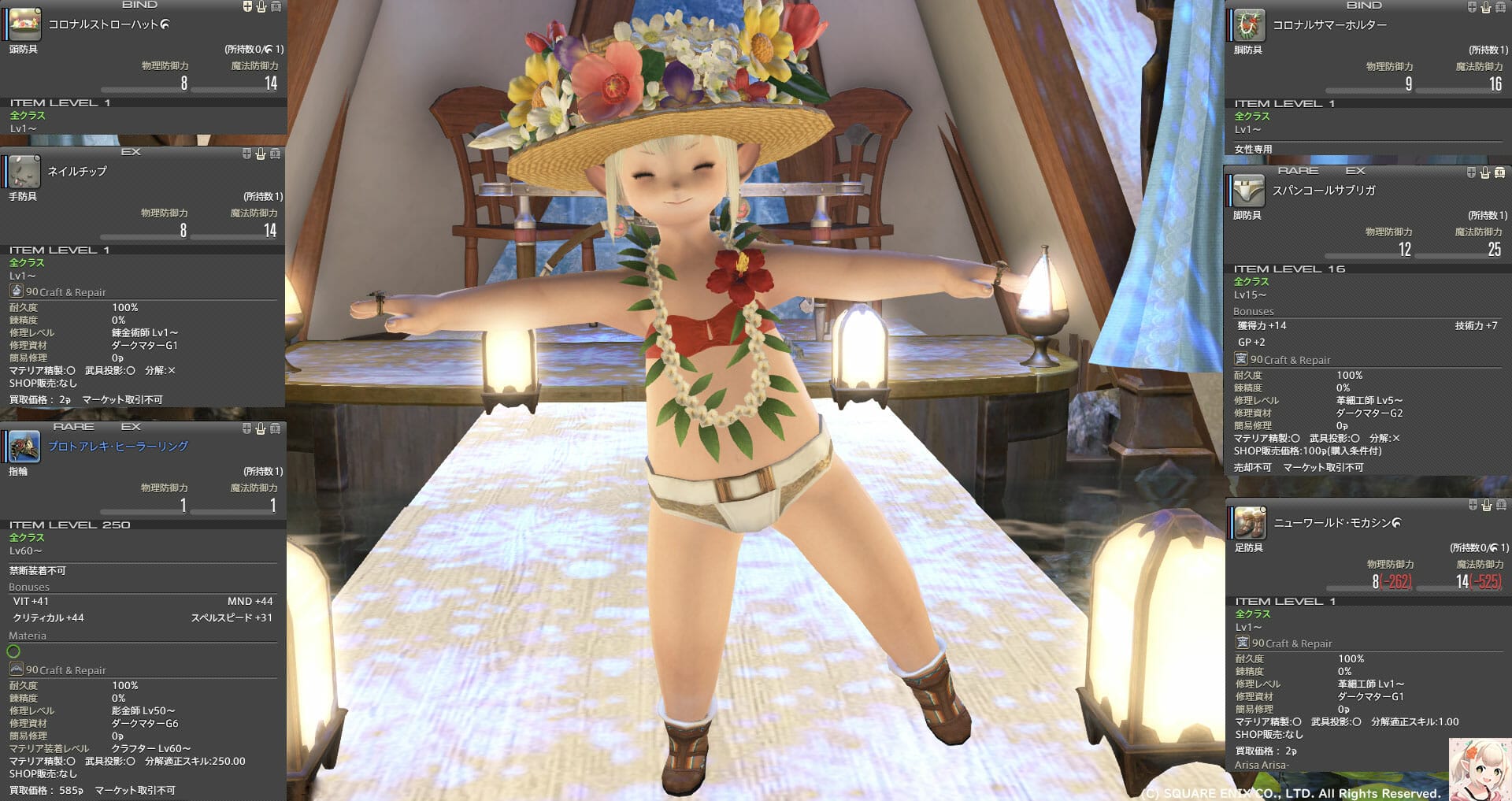
Task: Compare Spangled Subligar with equipped leg gear
Action: [1471, 171]
